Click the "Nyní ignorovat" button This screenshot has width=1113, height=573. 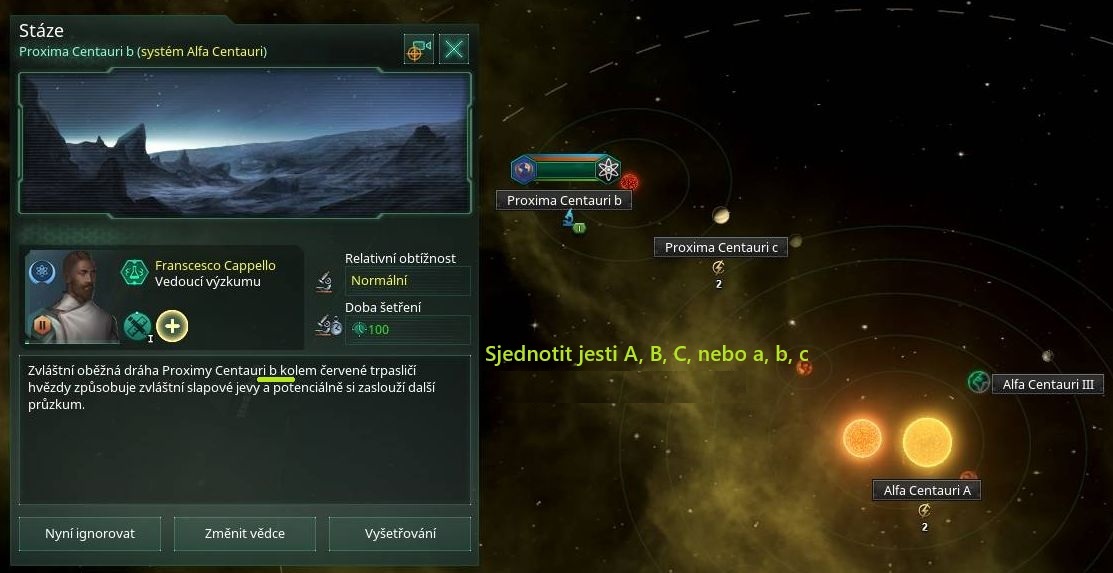pyautogui.click(x=90, y=533)
